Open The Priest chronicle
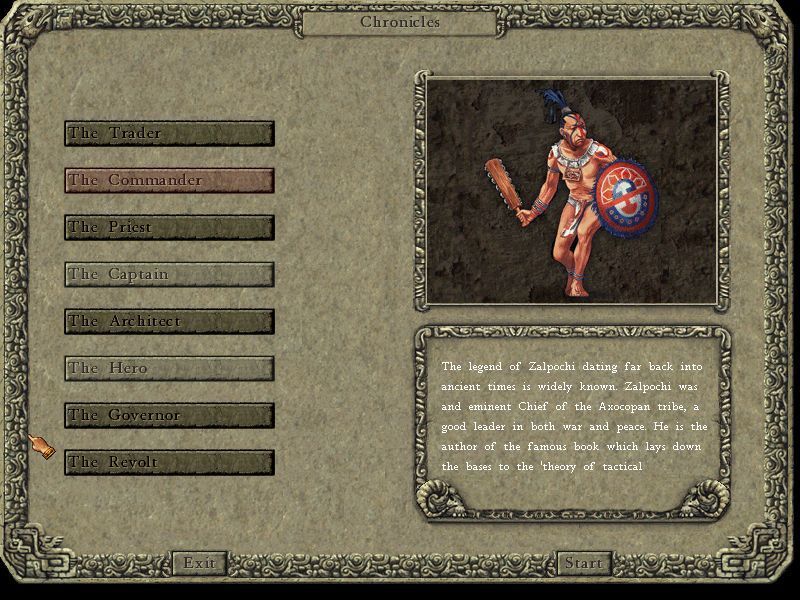Screen dimensions: 800x600 click(169, 228)
